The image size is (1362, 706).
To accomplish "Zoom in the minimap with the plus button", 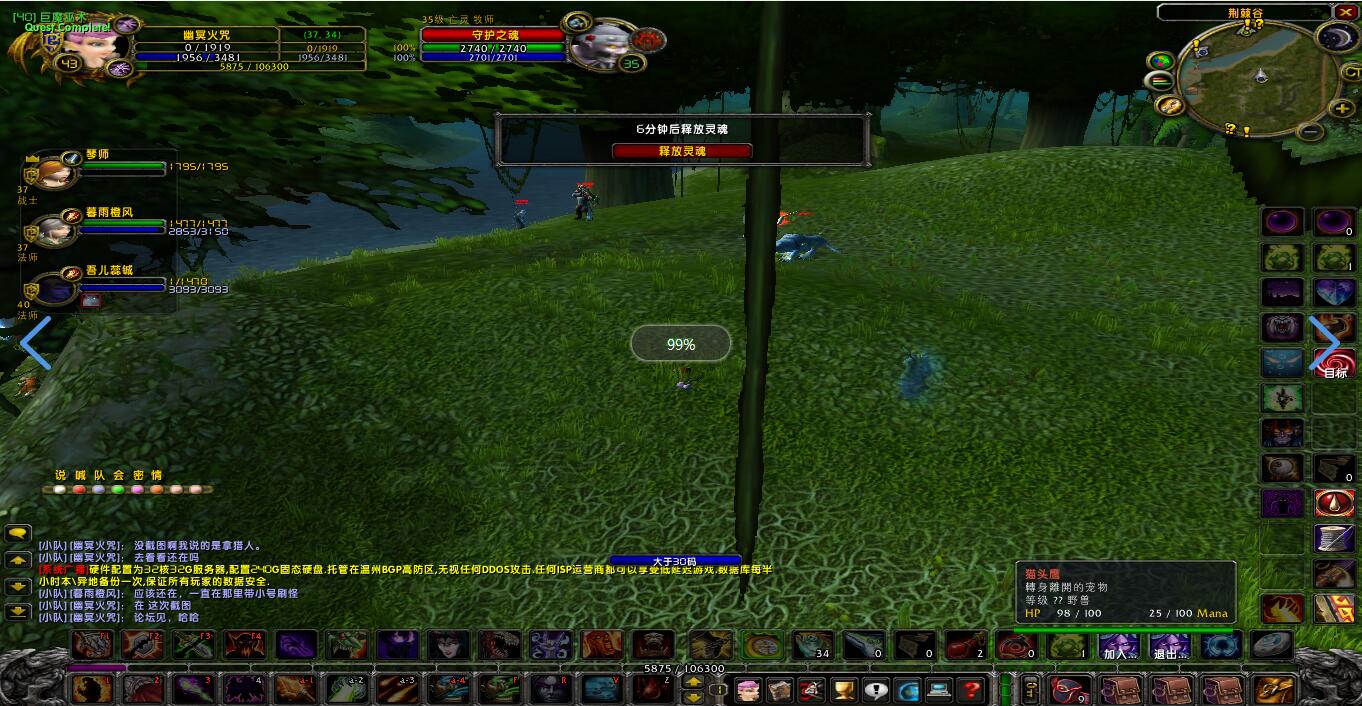I will 1341,108.
